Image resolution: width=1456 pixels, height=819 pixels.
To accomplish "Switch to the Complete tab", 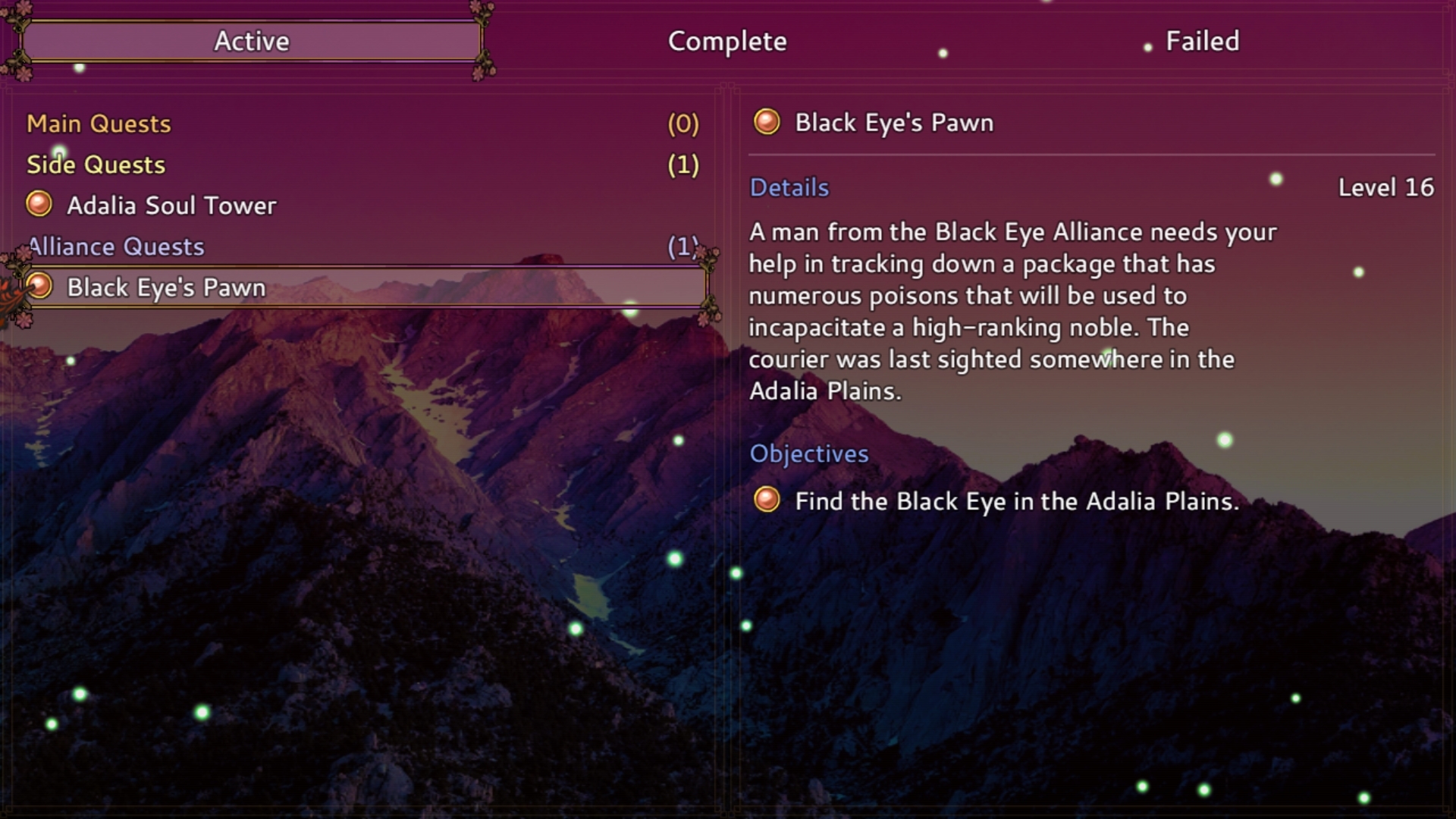I will [726, 42].
